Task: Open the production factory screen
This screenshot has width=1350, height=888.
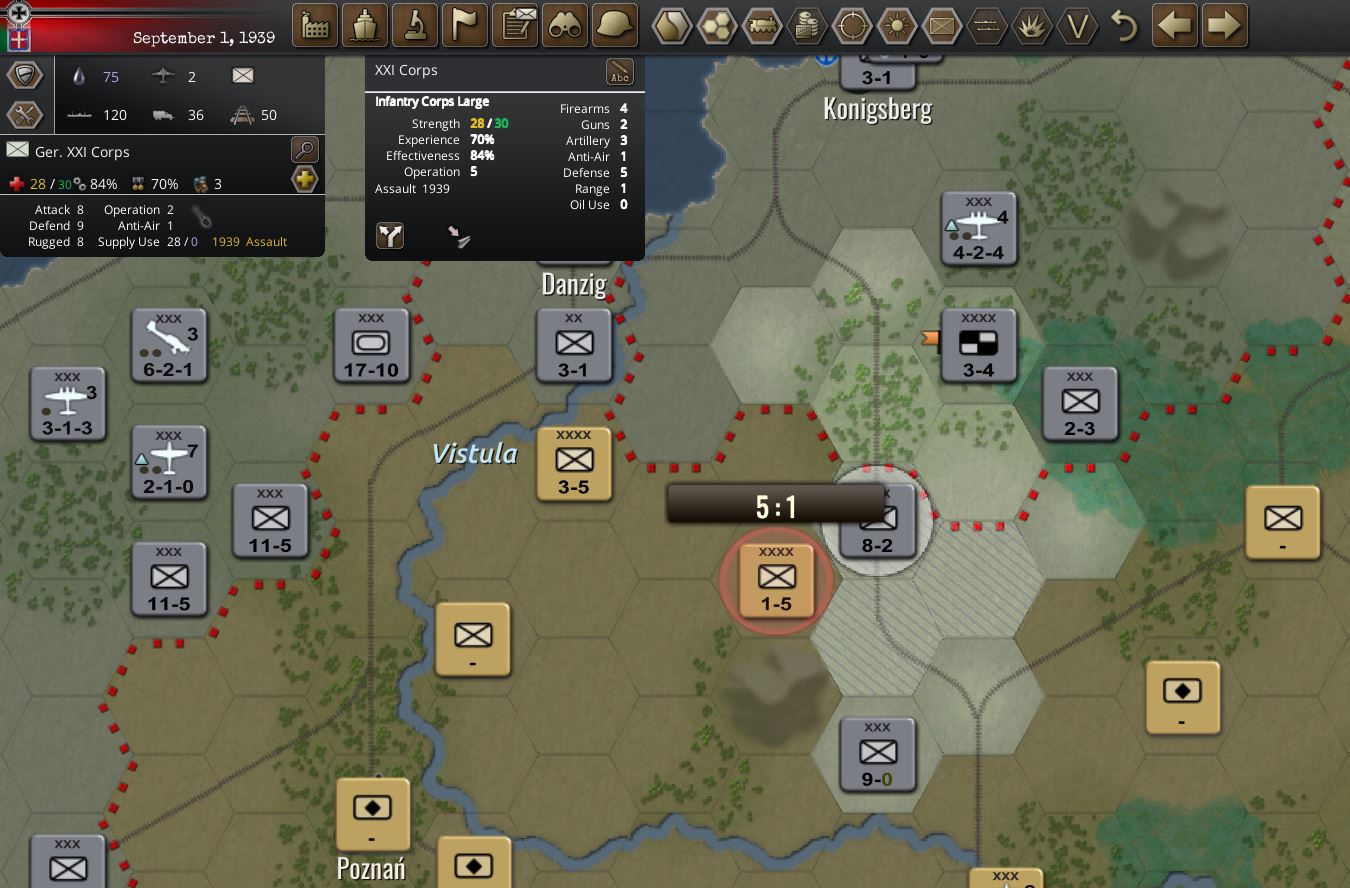Action: 314,25
